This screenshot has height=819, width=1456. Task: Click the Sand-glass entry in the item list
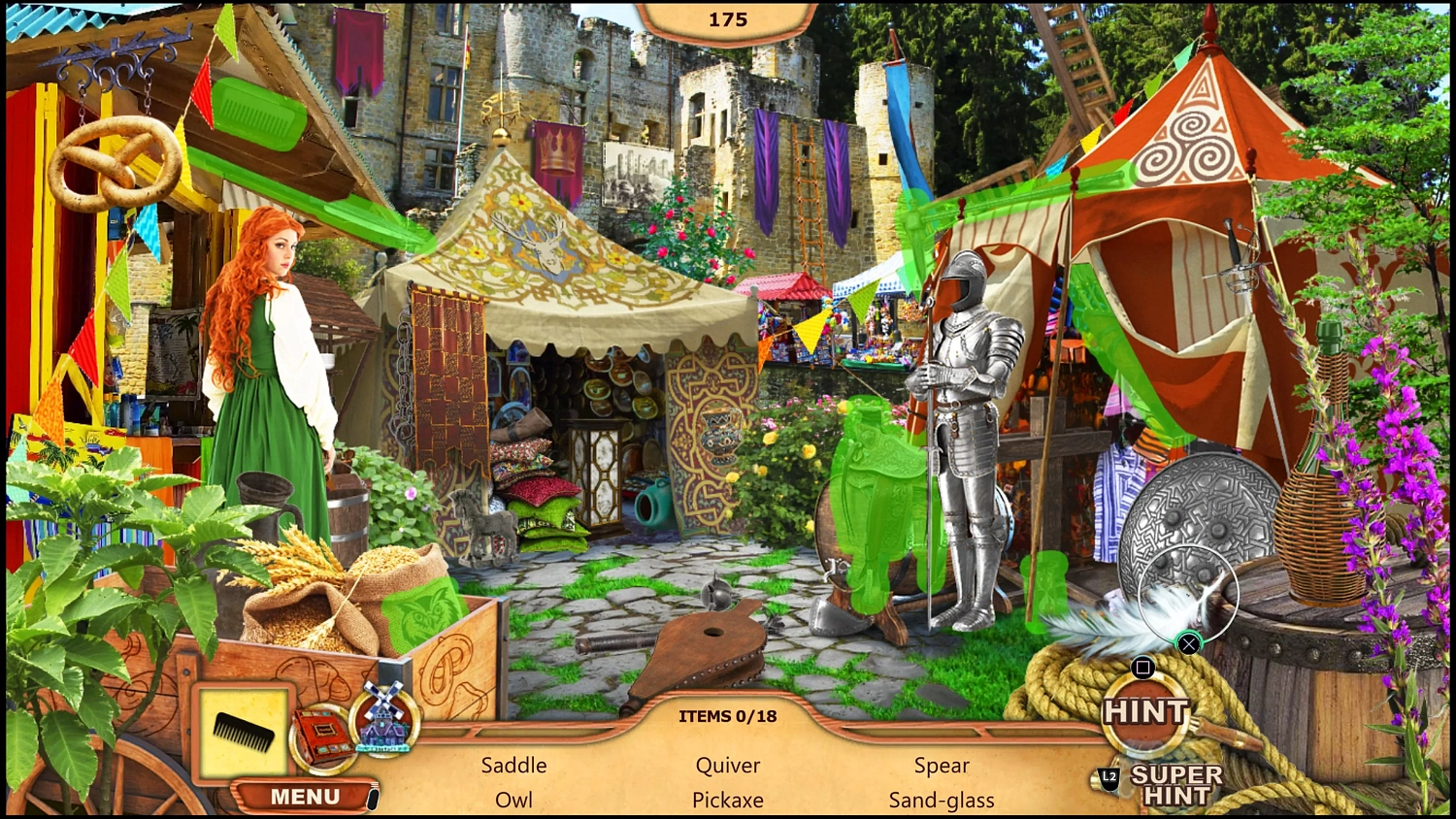click(x=941, y=800)
